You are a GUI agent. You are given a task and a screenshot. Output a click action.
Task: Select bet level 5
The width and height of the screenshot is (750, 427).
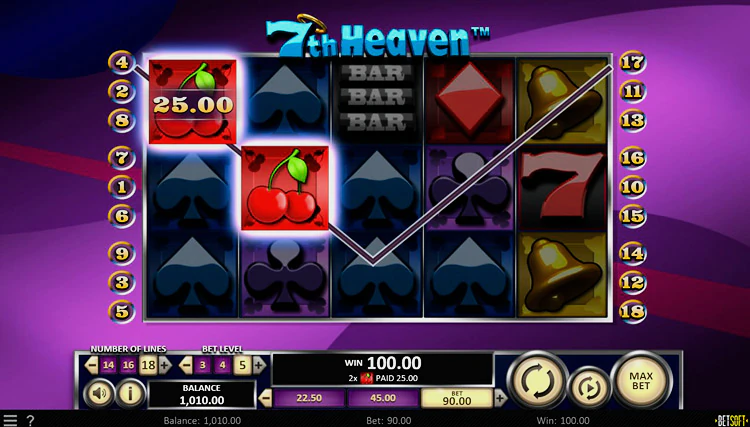coord(241,365)
